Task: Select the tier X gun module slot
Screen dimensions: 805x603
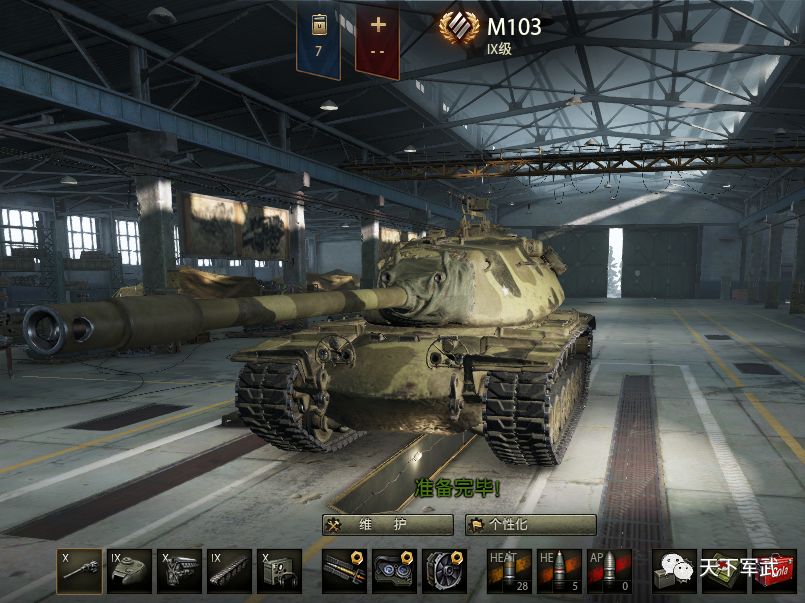Action: 79,571
